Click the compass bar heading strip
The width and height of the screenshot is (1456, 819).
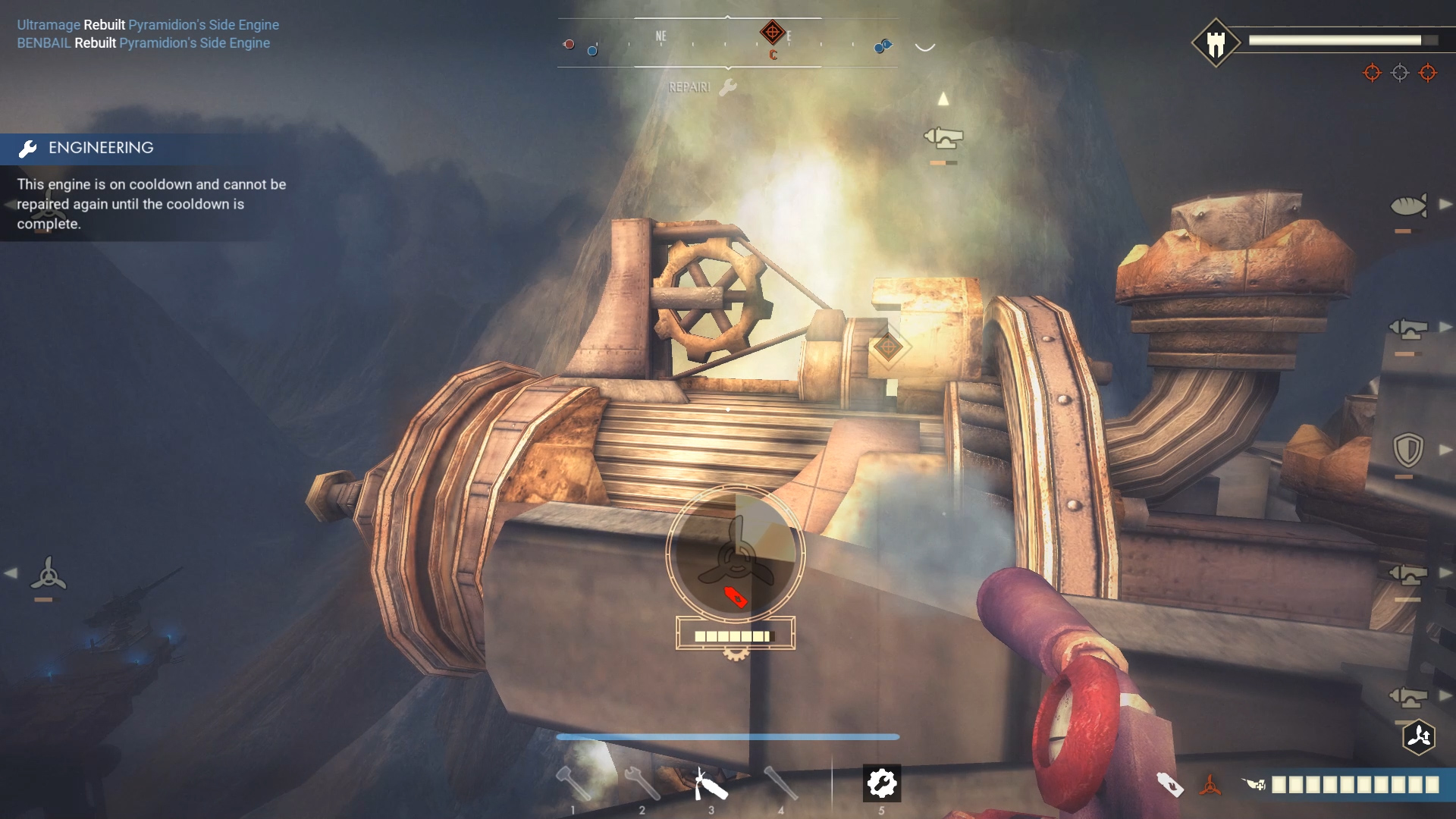pos(727,42)
